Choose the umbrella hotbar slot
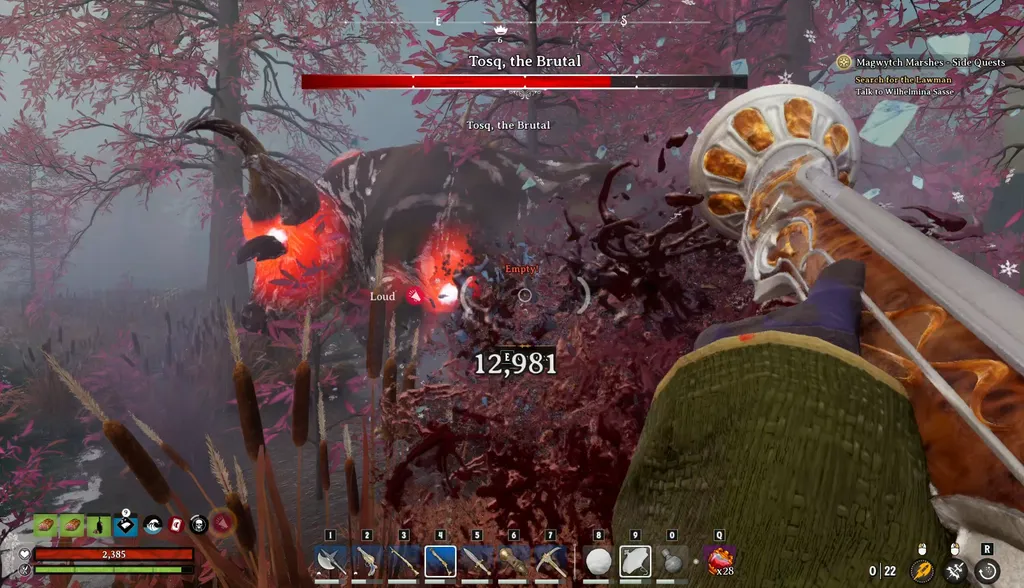This screenshot has width=1024, height=588. [x=635, y=561]
